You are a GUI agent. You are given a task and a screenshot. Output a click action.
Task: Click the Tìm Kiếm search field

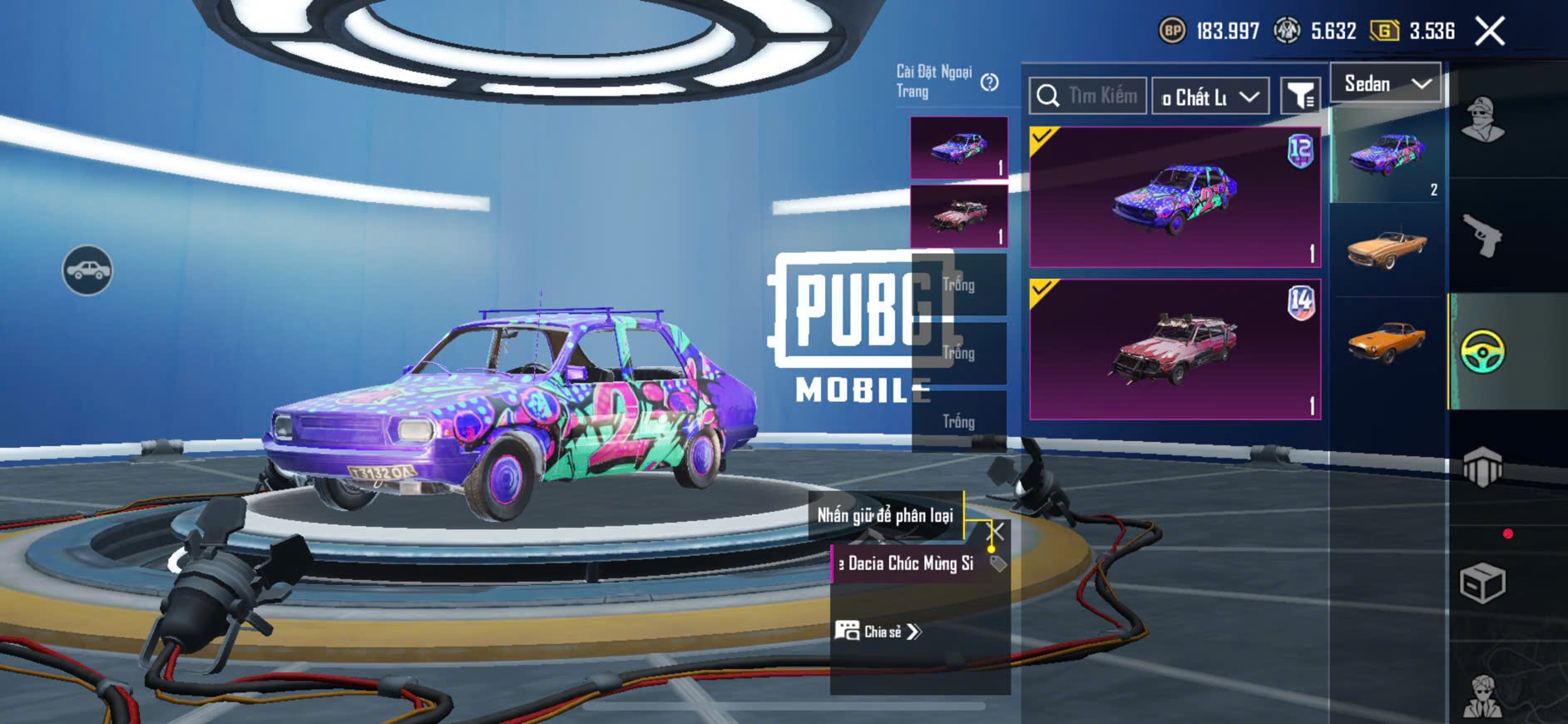coord(1088,96)
